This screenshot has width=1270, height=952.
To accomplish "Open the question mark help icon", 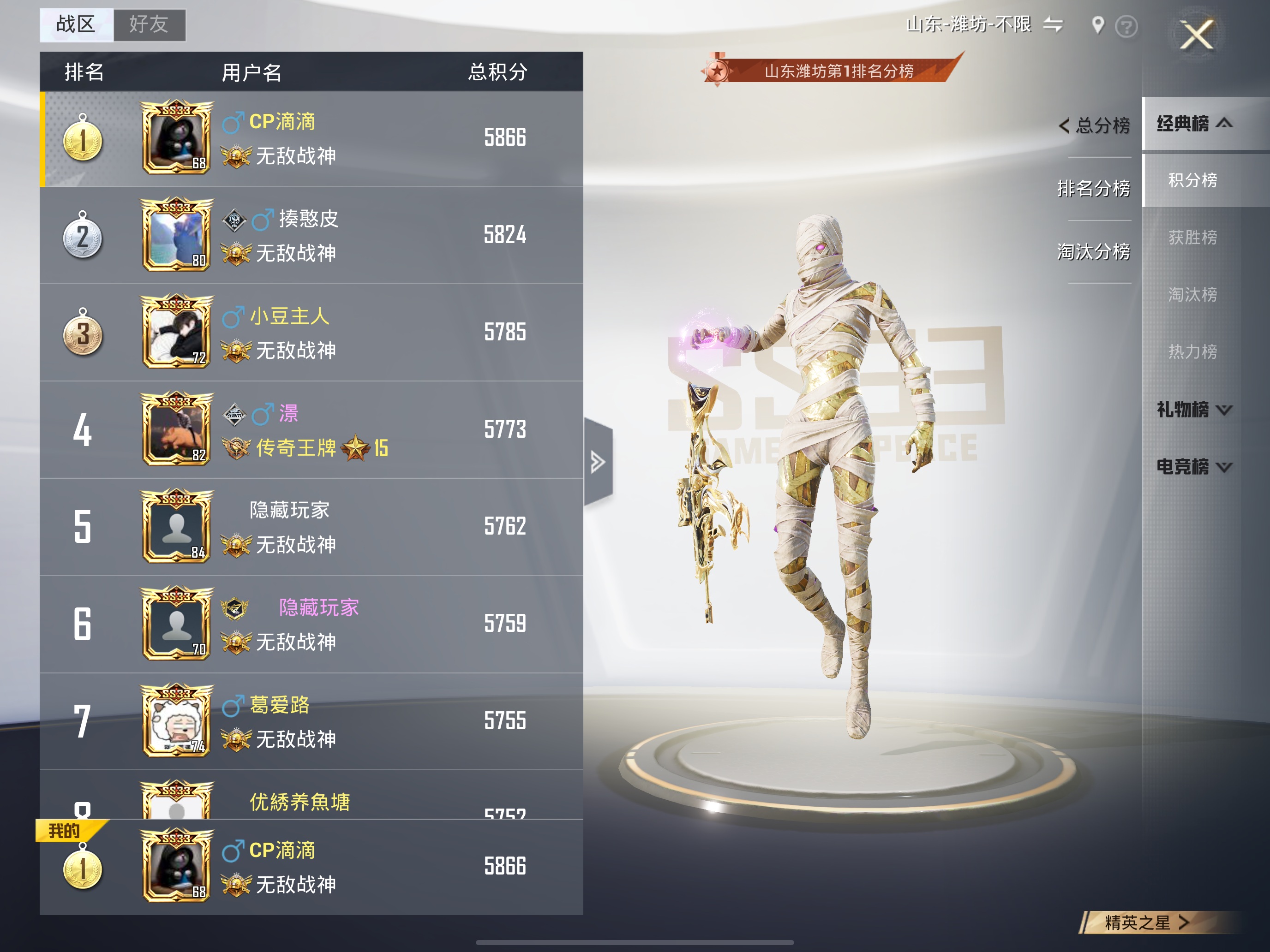I will pos(1126,26).
